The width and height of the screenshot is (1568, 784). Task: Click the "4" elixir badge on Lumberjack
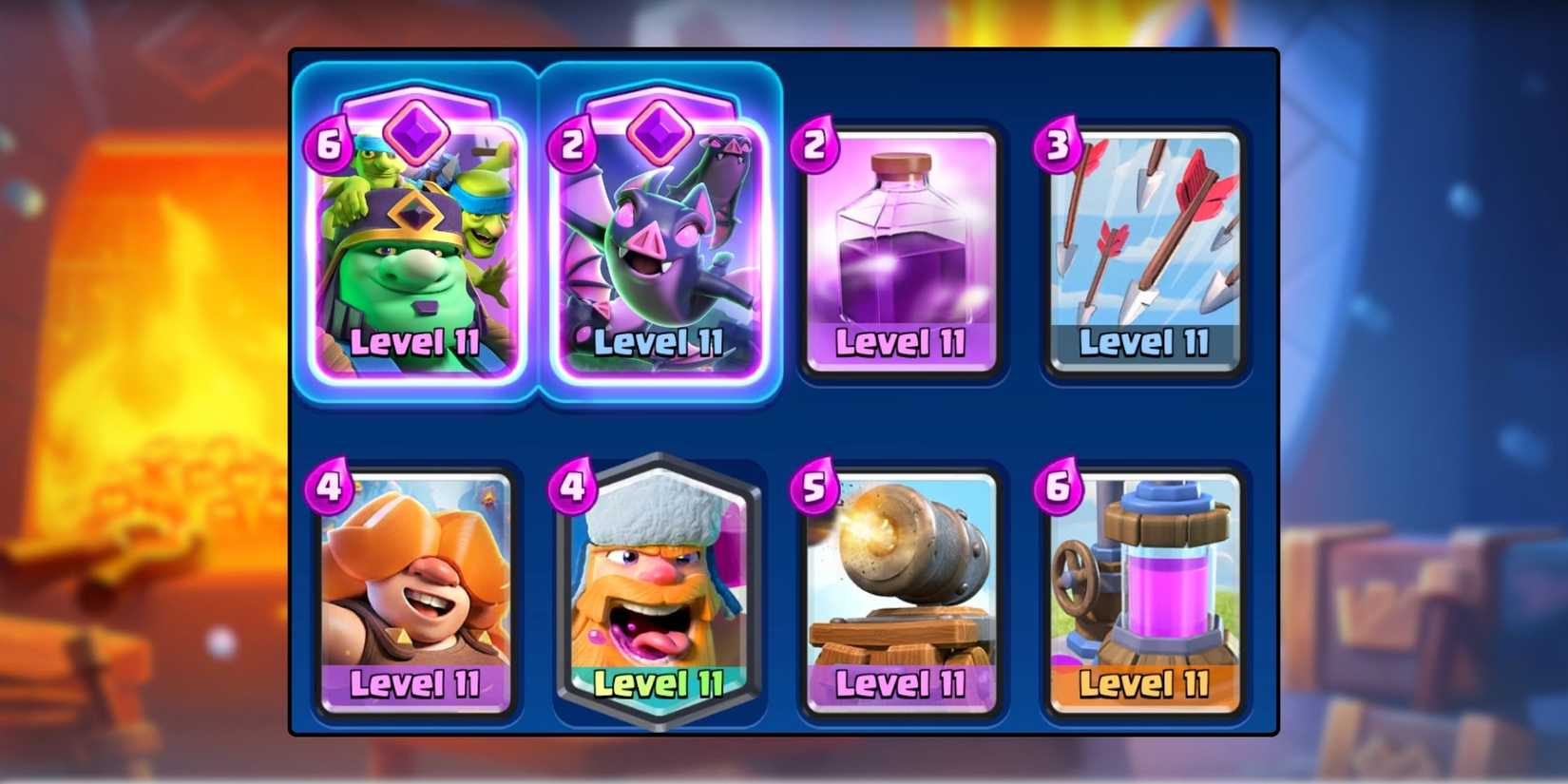click(x=570, y=488)
